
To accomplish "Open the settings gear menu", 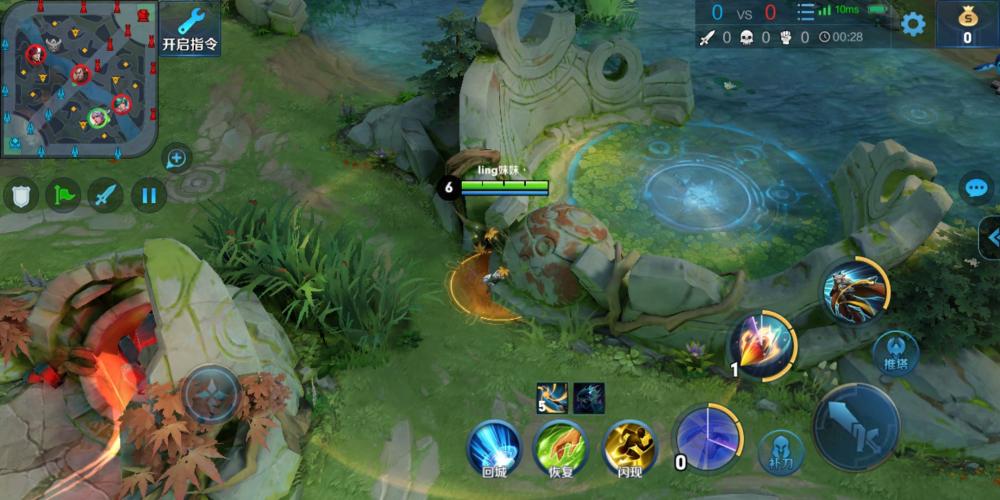I will pos(913,24).
